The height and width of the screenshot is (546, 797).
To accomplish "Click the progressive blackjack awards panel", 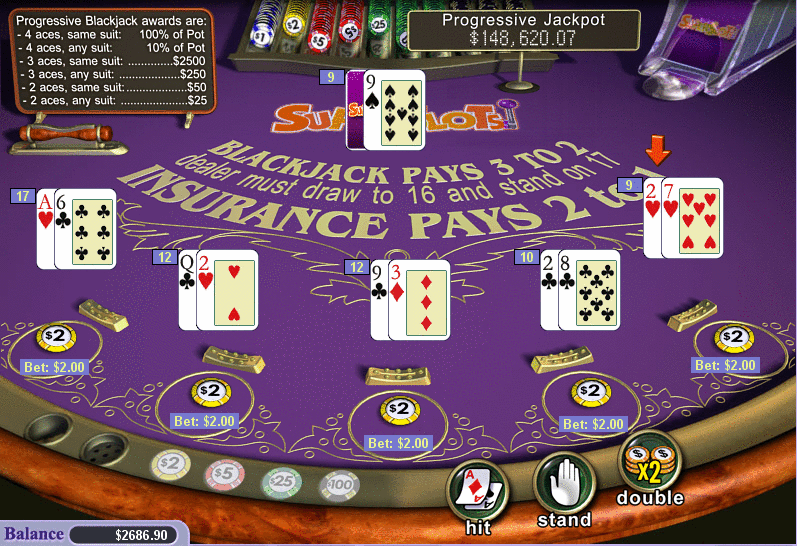I will click(113, 59).
